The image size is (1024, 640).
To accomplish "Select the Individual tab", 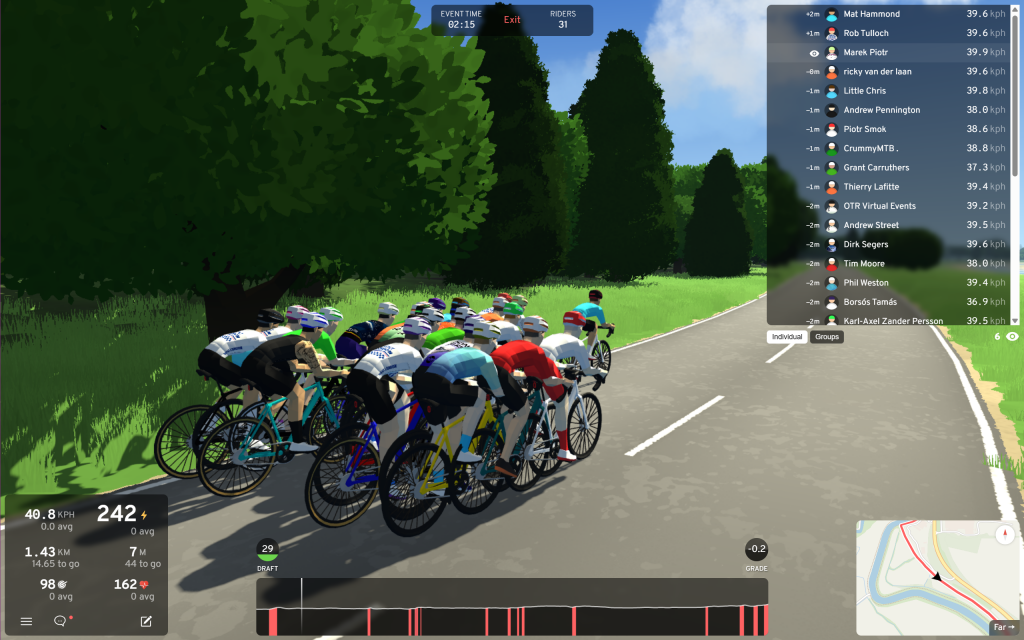I will click(787, 337).
